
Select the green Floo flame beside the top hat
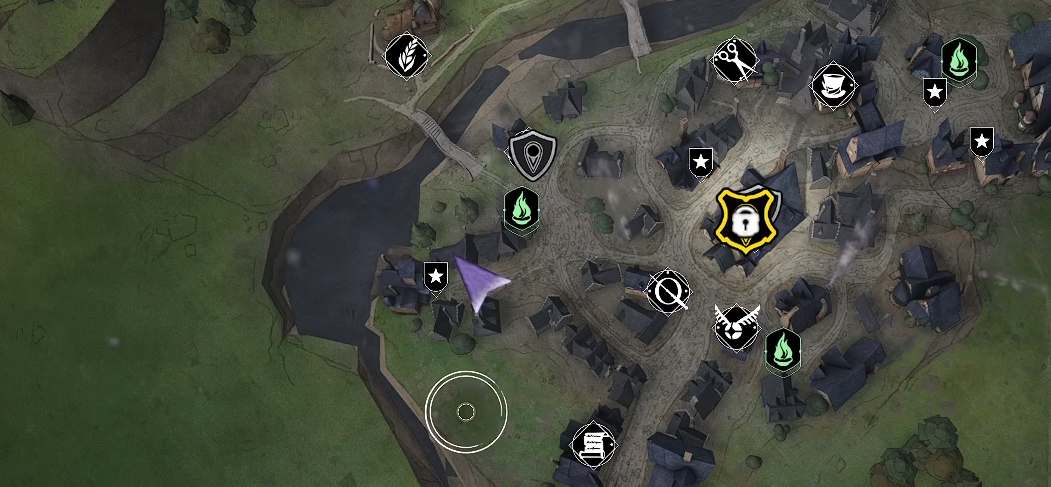coord(959,60)
